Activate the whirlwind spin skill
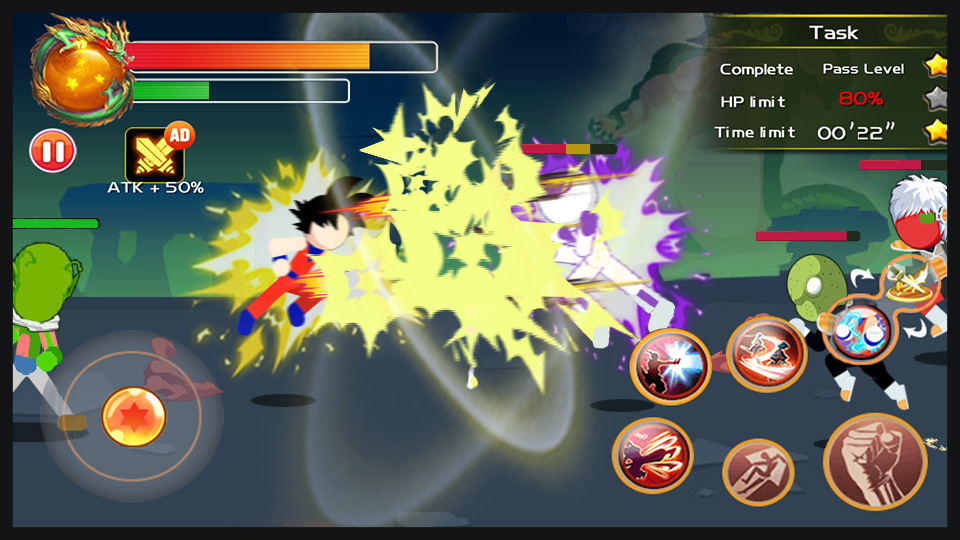Viewport: 960px width, 540px height. pos(653,456)
